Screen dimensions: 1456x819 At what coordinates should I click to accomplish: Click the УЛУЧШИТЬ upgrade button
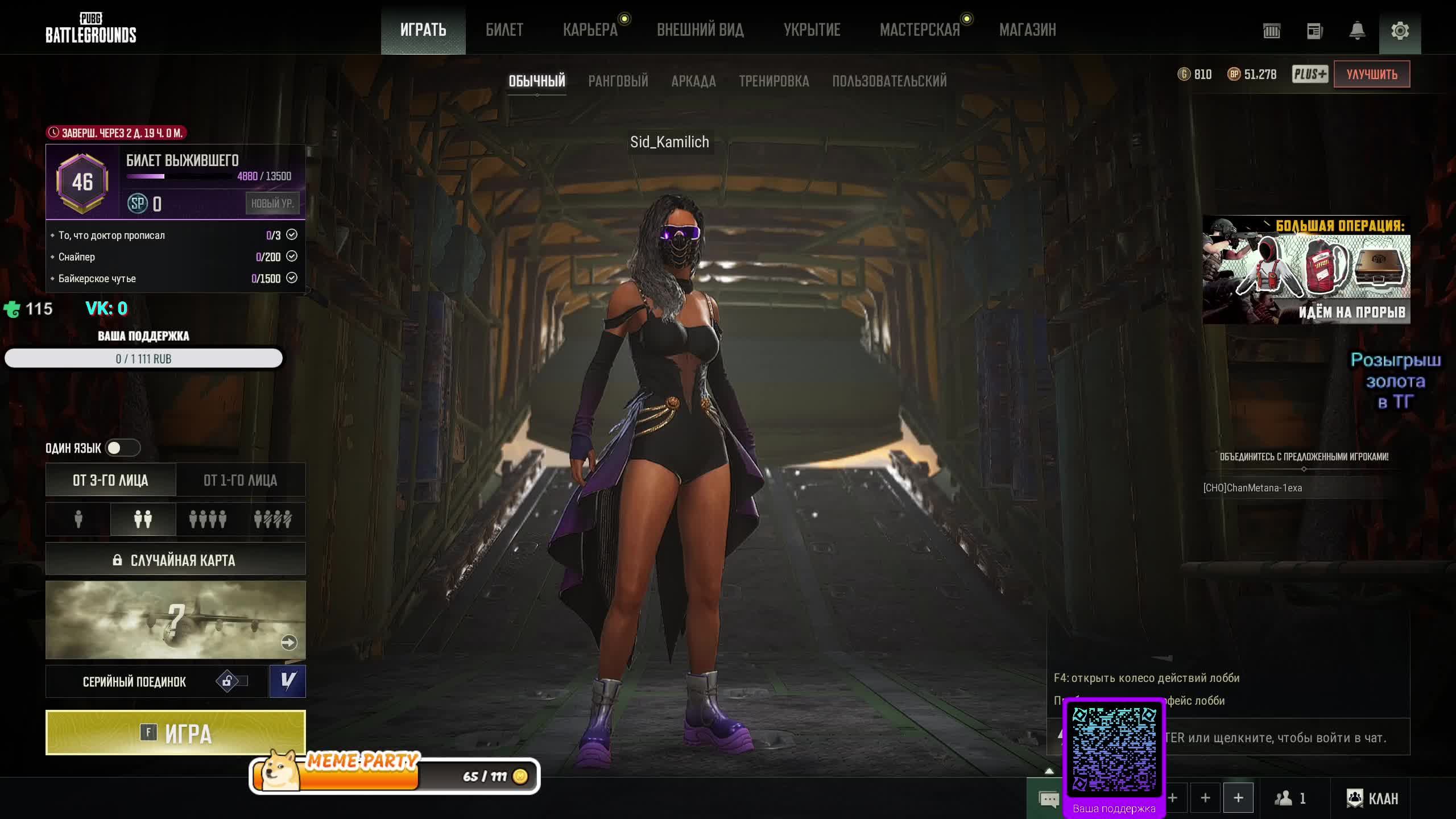[x=1371, y=75]
